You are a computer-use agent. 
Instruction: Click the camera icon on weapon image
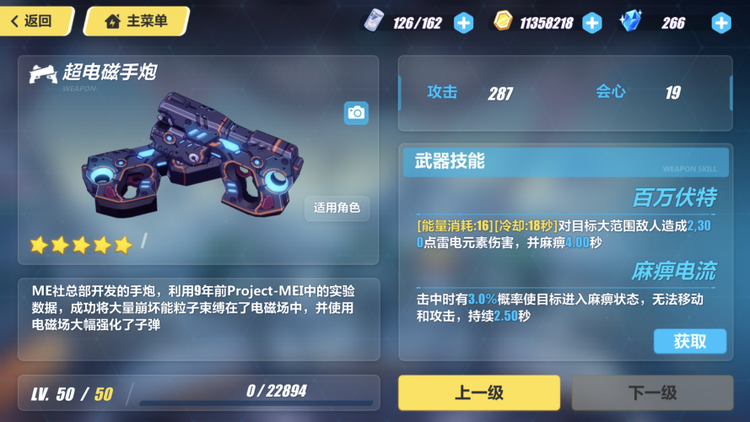coord(356,113)
